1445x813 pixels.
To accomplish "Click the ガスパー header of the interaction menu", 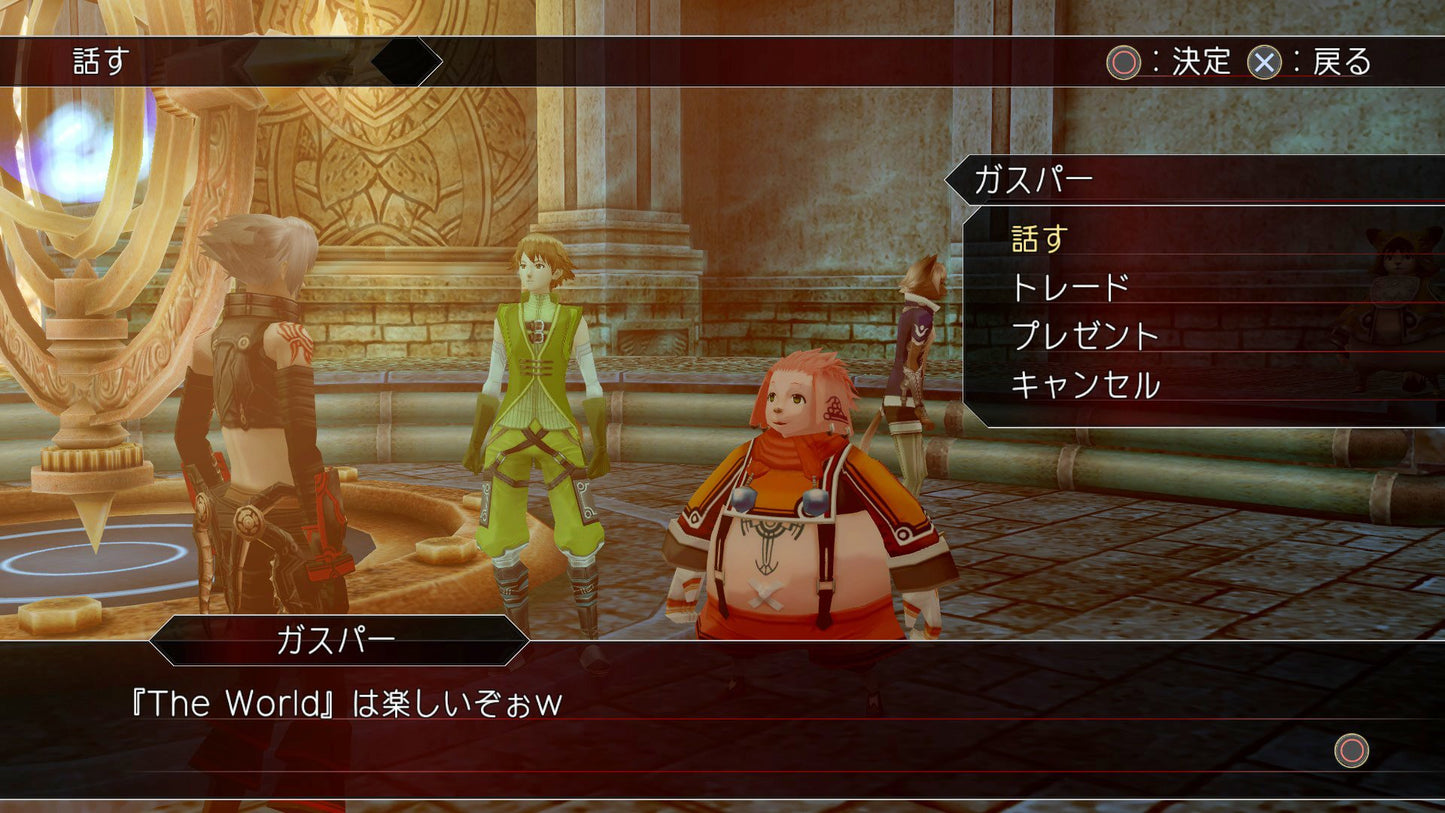I will coord(1038,177).
